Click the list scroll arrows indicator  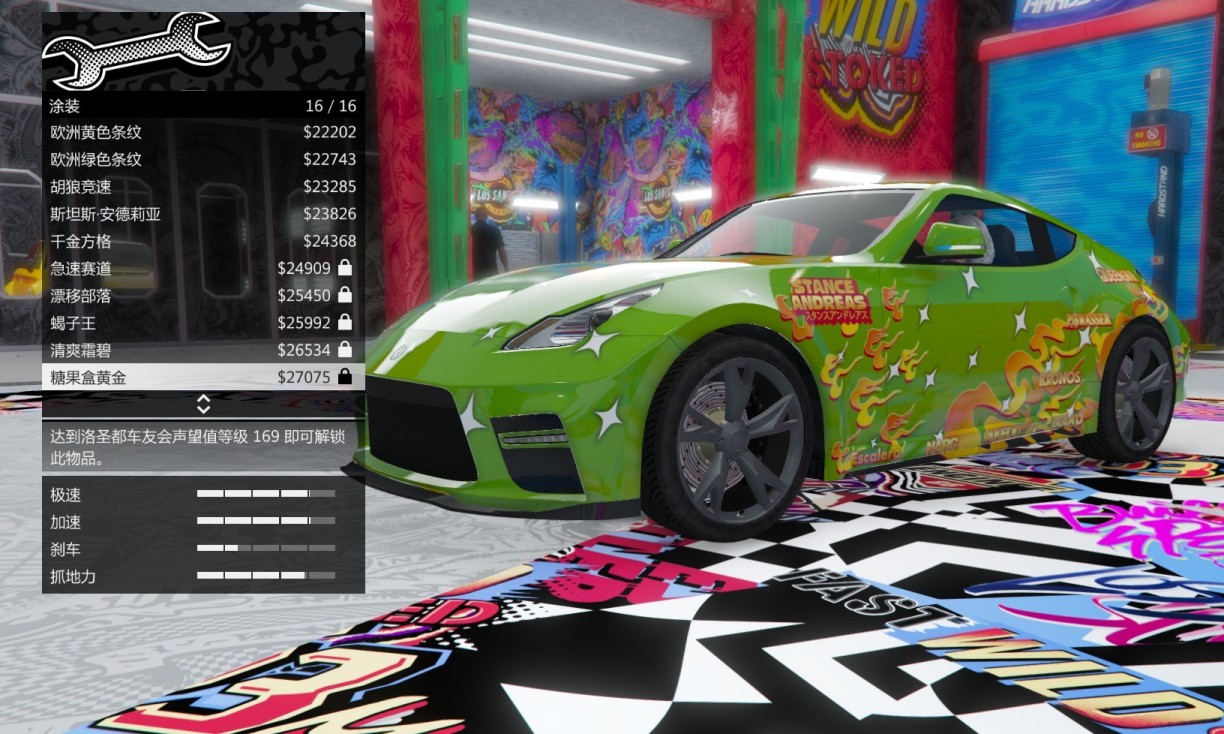(203, 404)
